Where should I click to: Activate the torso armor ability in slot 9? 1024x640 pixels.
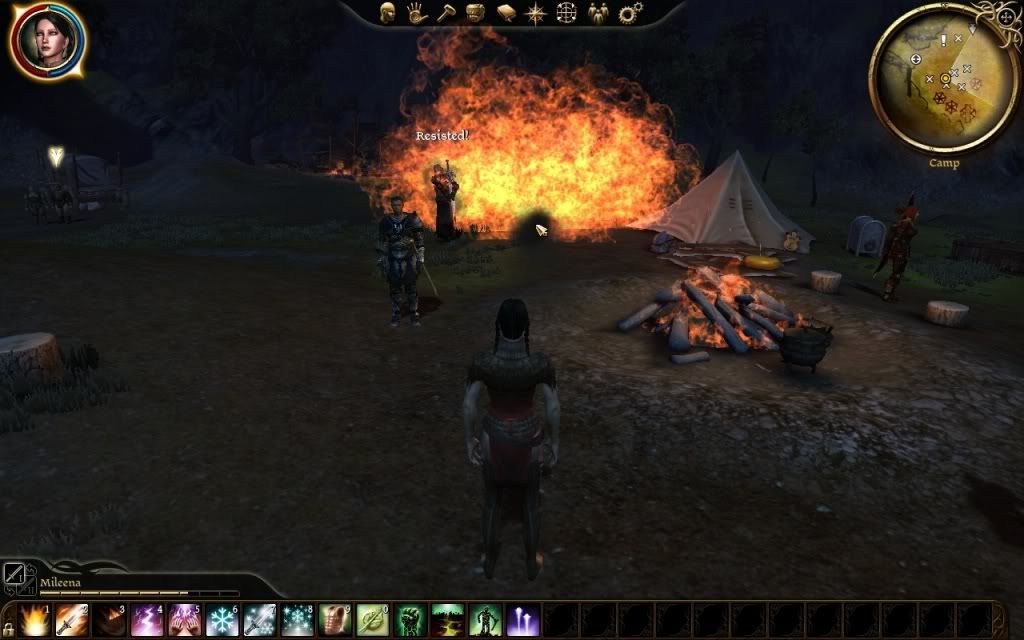[335, 620]
